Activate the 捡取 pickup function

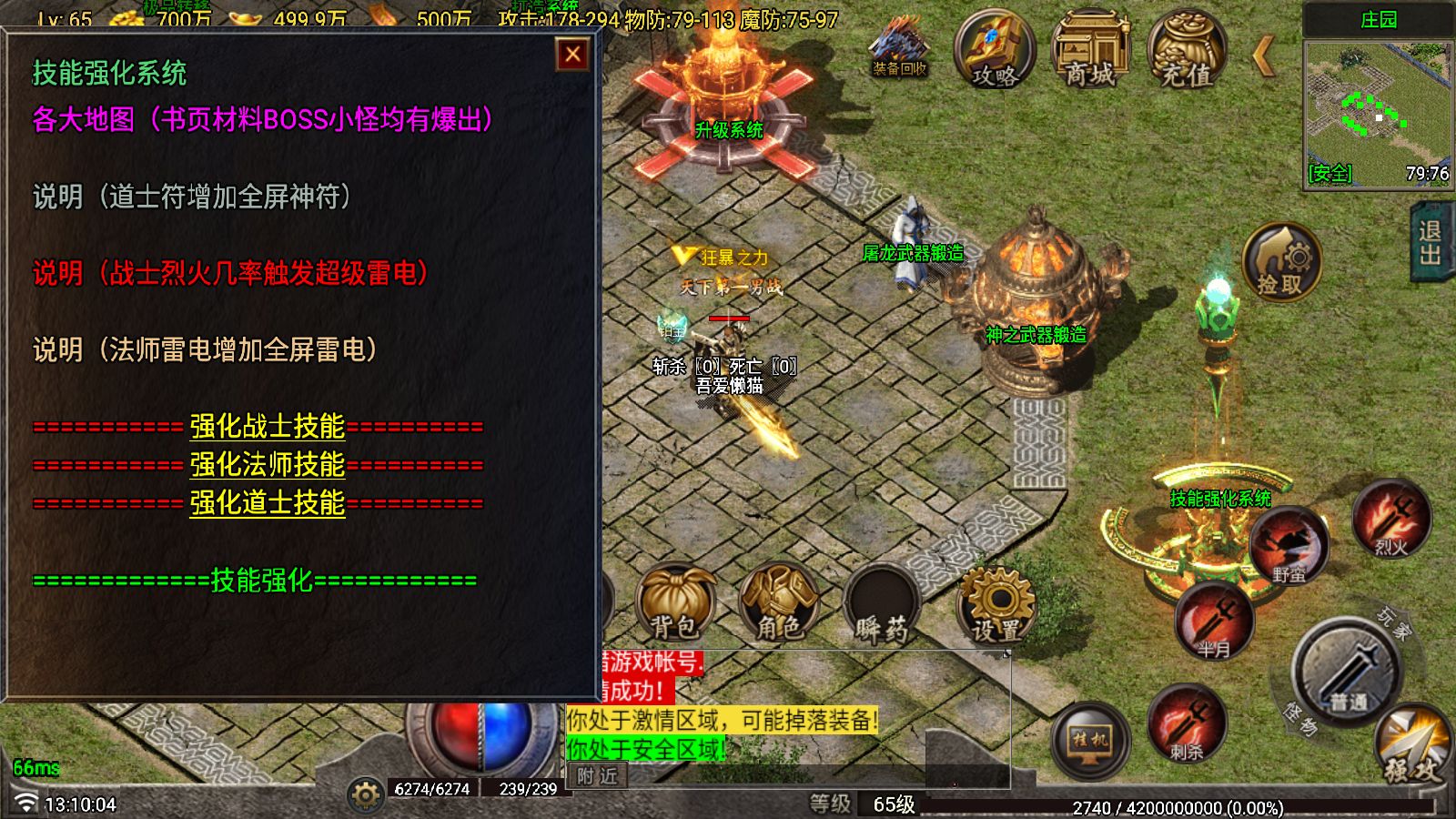[1281, 262]
